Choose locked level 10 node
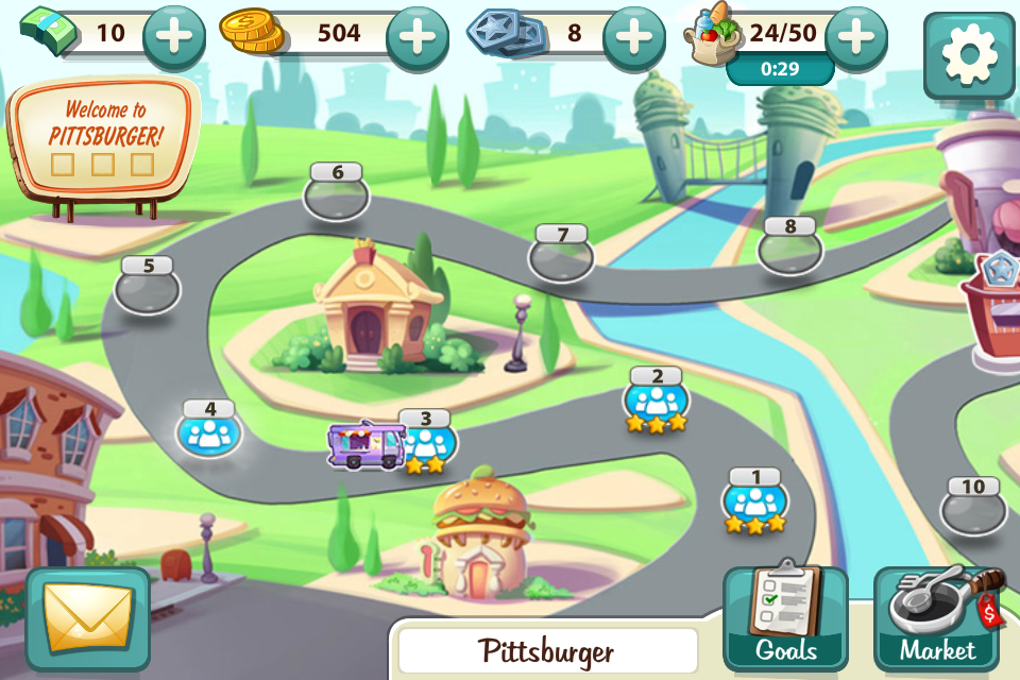The width and height of the screenshot is (1020, 680). click(x=972, y=508)
